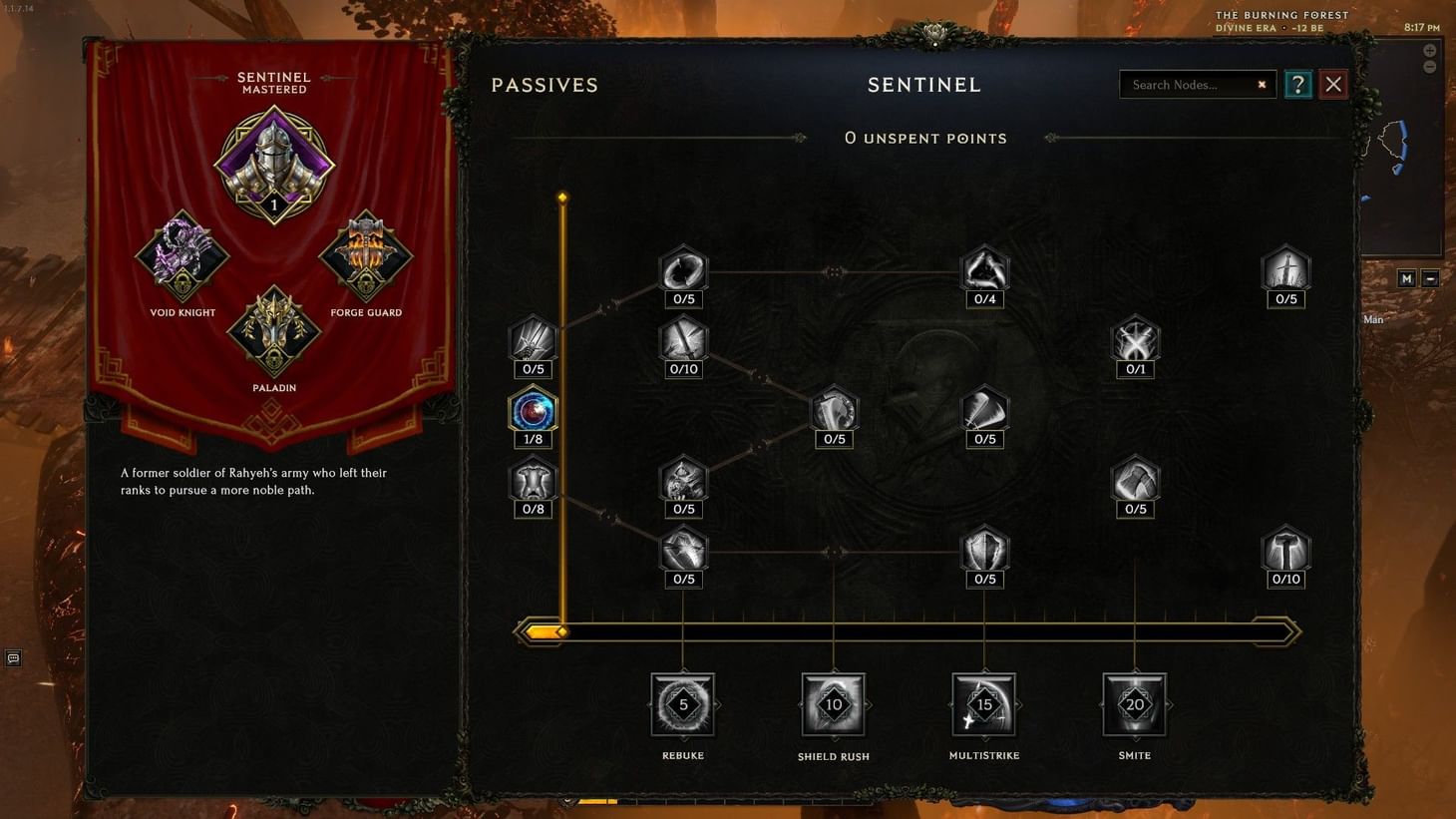The height and width of the screenshot is (819, 1456).
Task: Select the 0/10 hammer node on far right
Action: pos(1285,550)
